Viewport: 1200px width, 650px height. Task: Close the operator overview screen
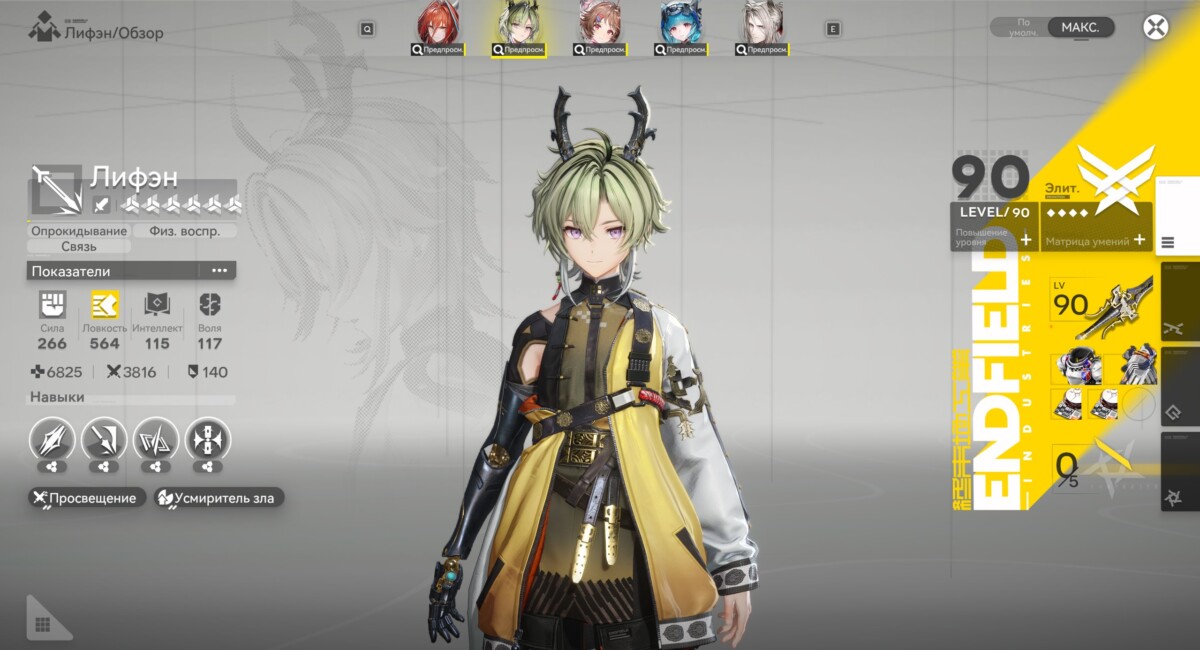[1156, 27]
